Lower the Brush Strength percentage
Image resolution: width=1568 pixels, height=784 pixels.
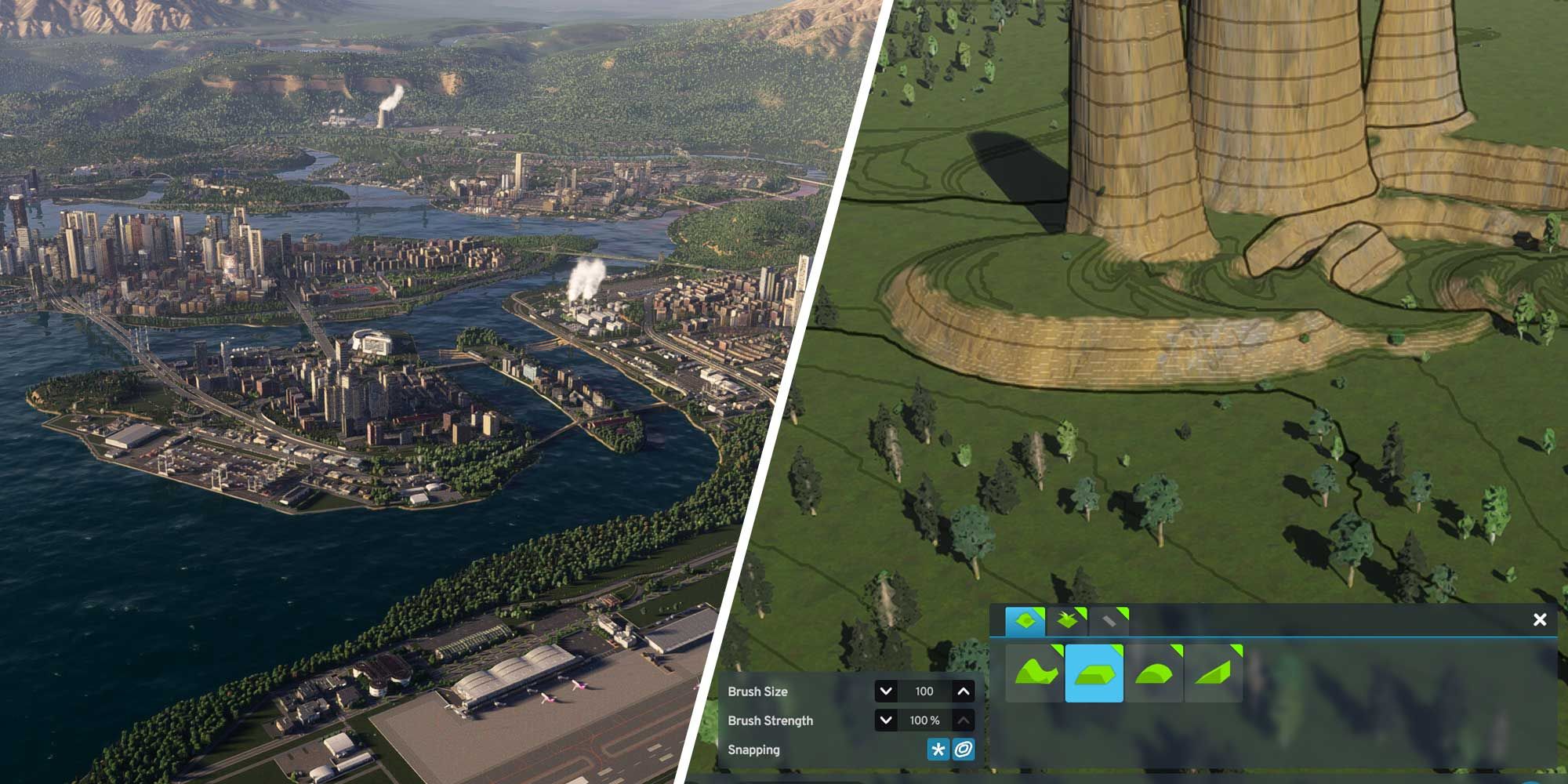(x=886, y=720)
